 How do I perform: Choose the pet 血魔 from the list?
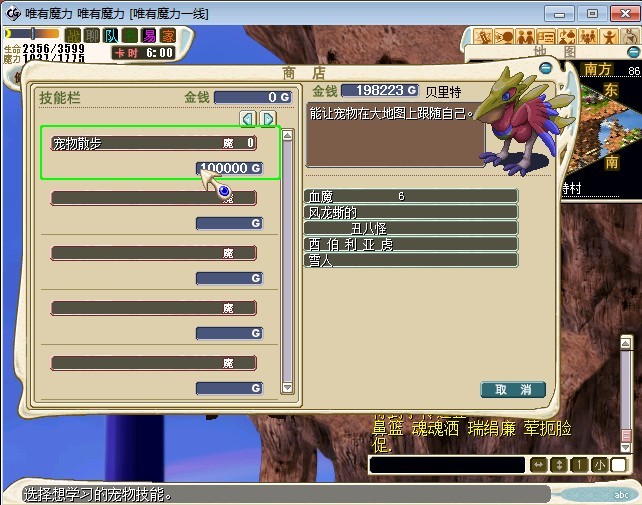click(x=411, y=196)
